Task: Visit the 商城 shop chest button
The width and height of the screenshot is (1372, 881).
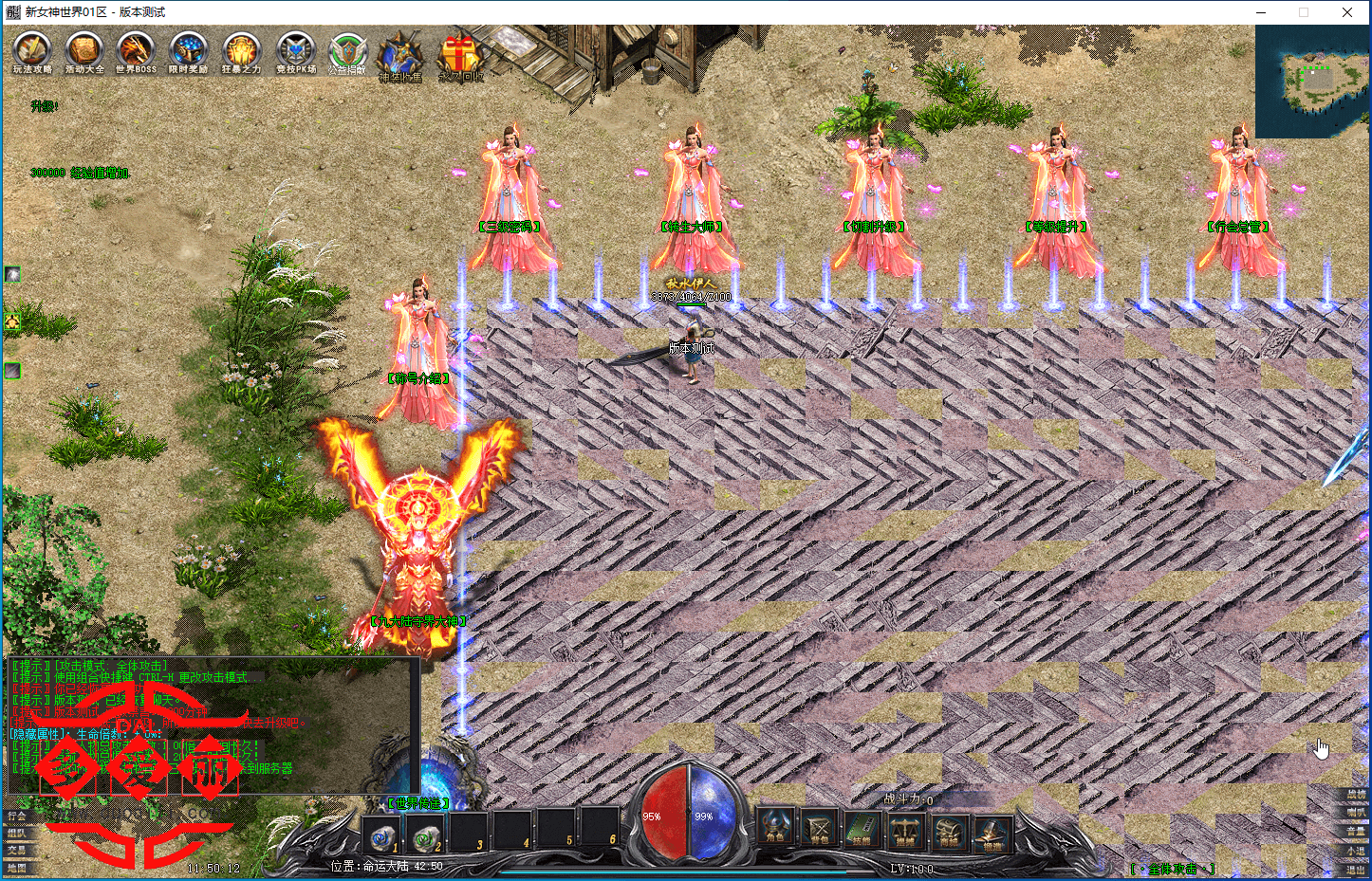Action: 949,831
